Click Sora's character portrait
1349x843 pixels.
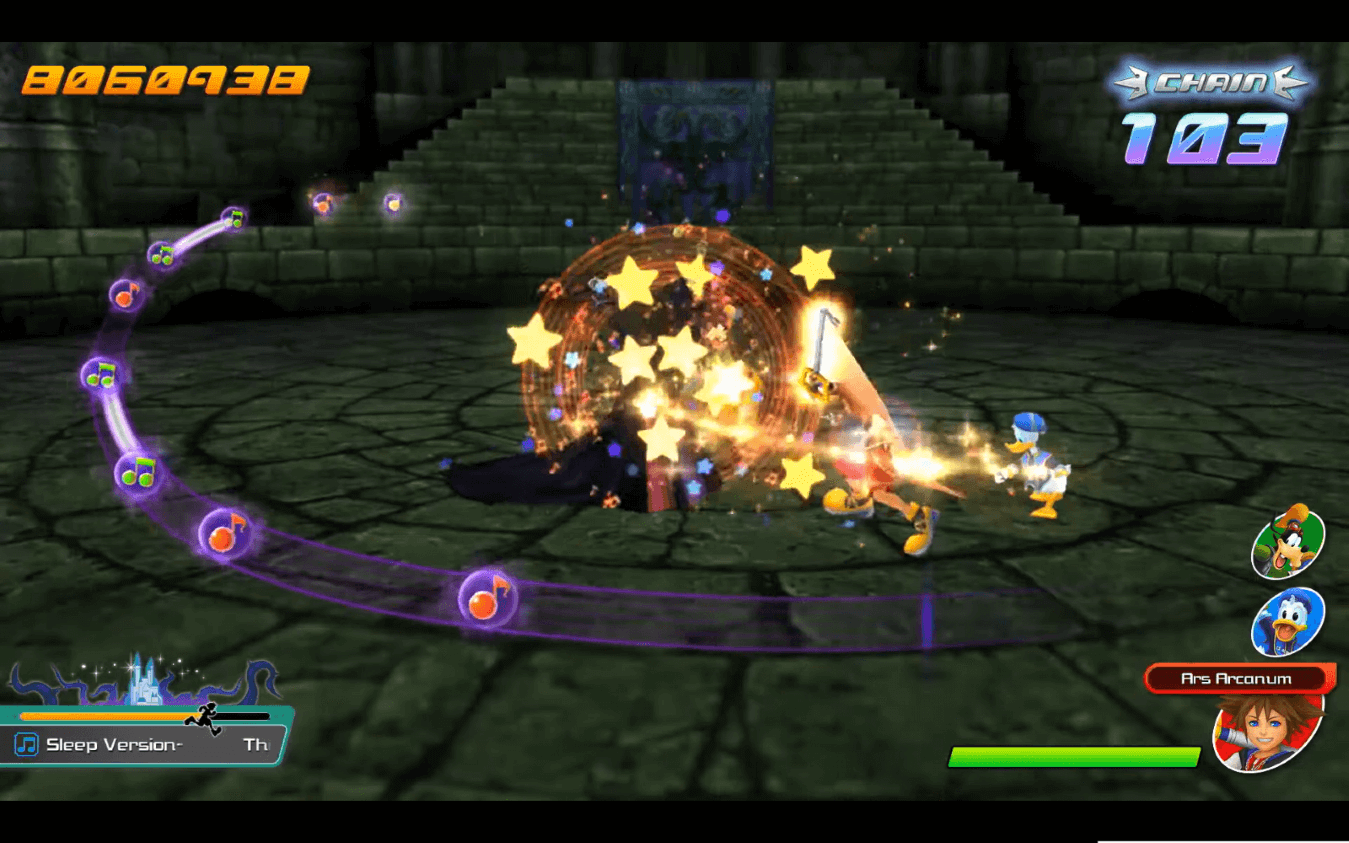1268,730
